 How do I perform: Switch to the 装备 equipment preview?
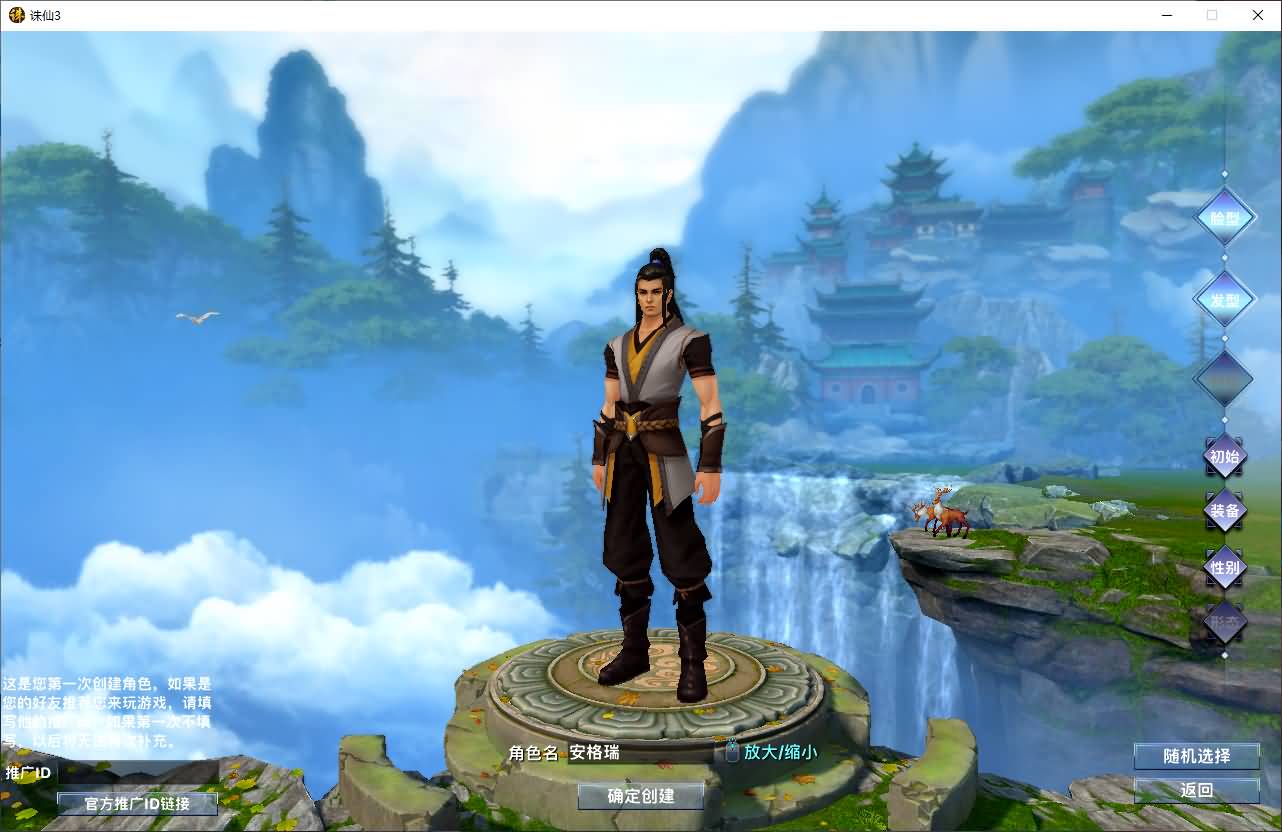(x=1224, y=511)
